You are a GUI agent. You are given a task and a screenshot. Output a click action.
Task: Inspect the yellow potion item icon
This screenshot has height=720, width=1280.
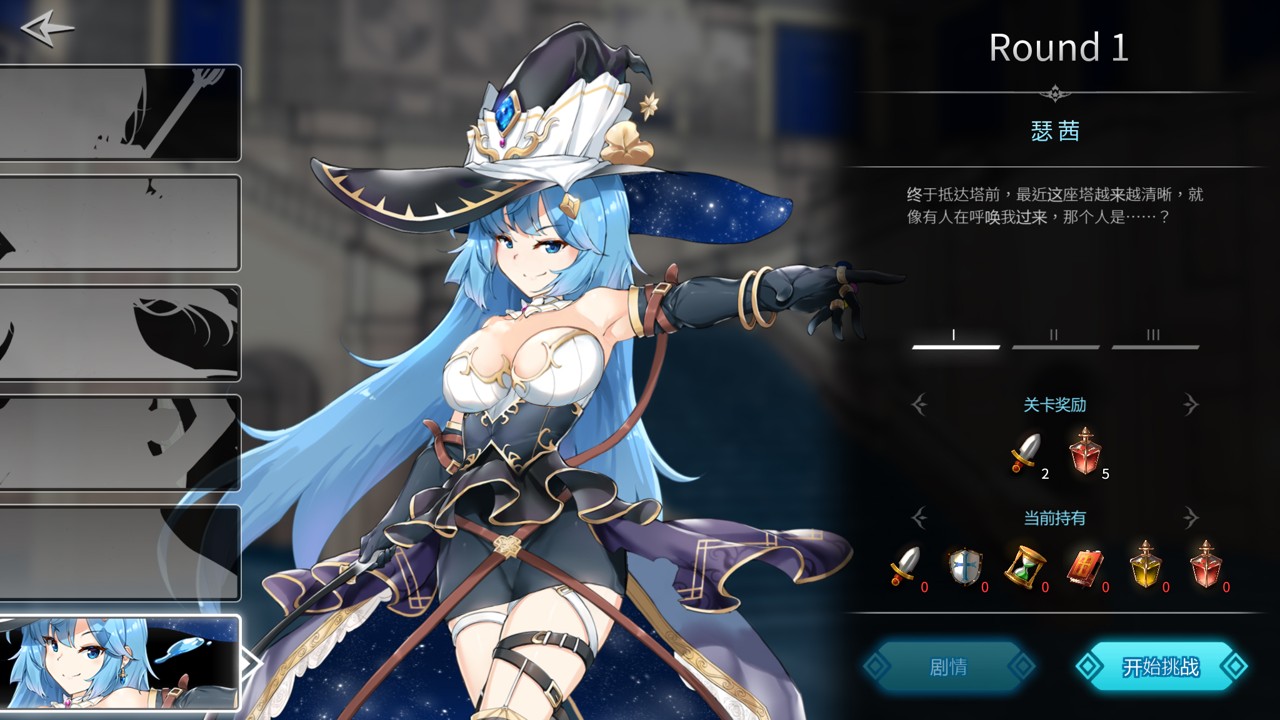(x=1145, y=565)
